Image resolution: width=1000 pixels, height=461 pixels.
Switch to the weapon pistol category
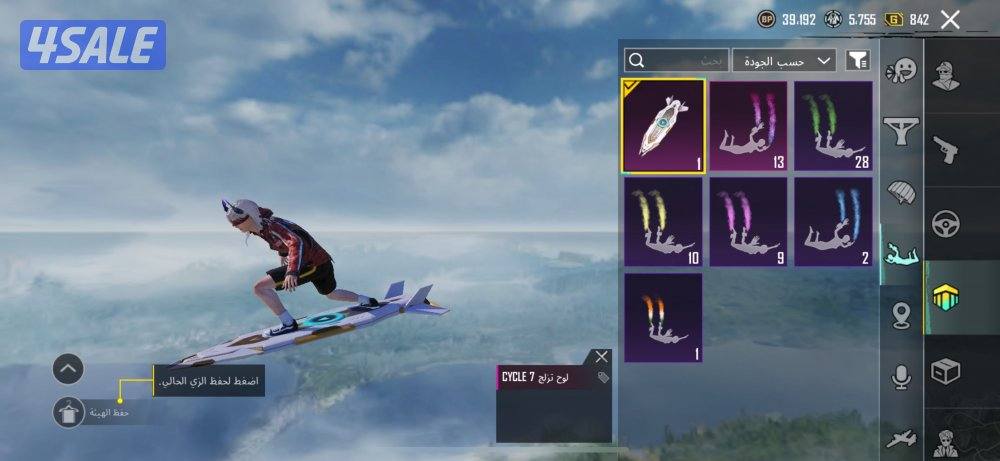pos(946,149)
